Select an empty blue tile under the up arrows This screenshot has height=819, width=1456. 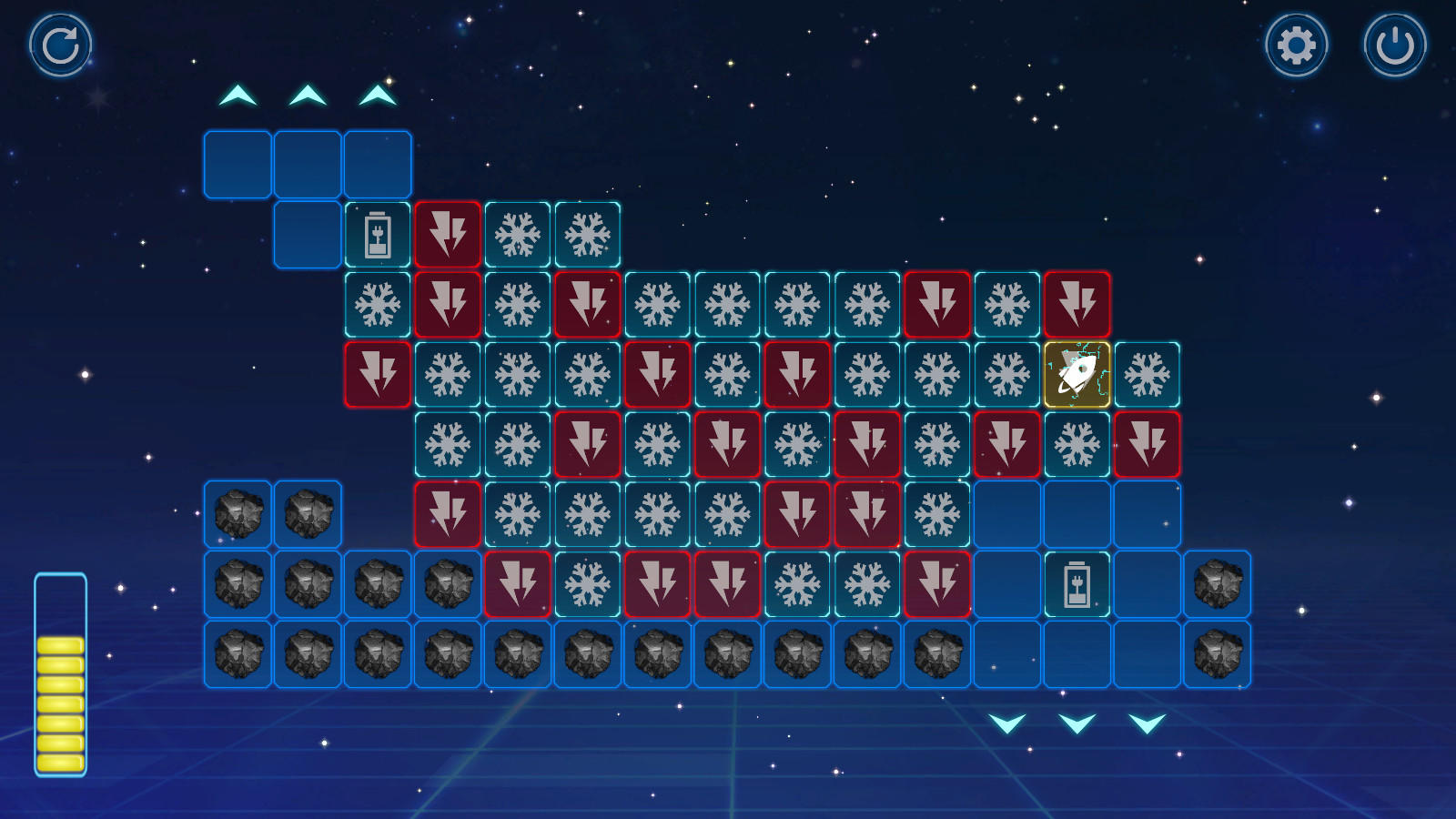(236, 163)
